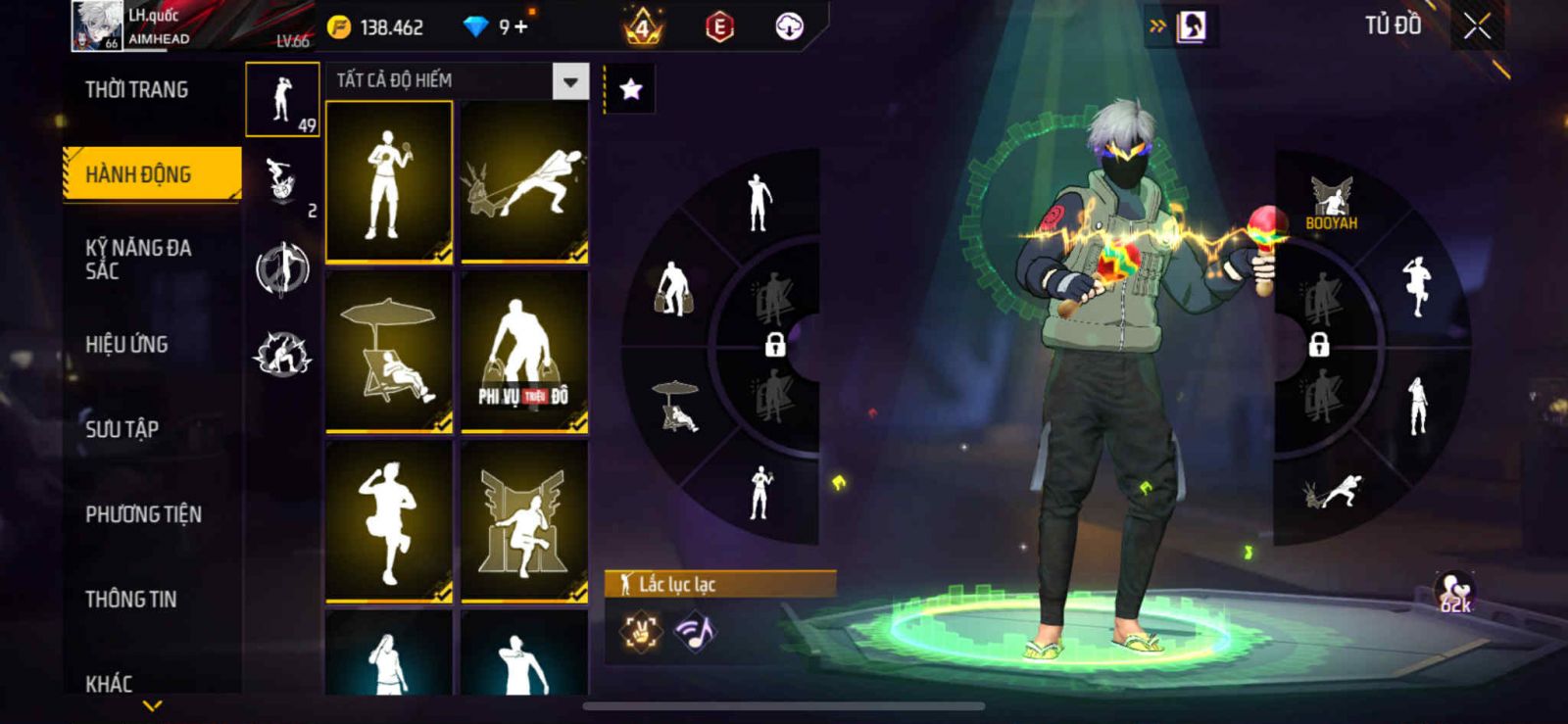1568x724 pixels.
Task: Close the Tủ Đồ wardrobe screen
Action: (x=1477, y=26)
